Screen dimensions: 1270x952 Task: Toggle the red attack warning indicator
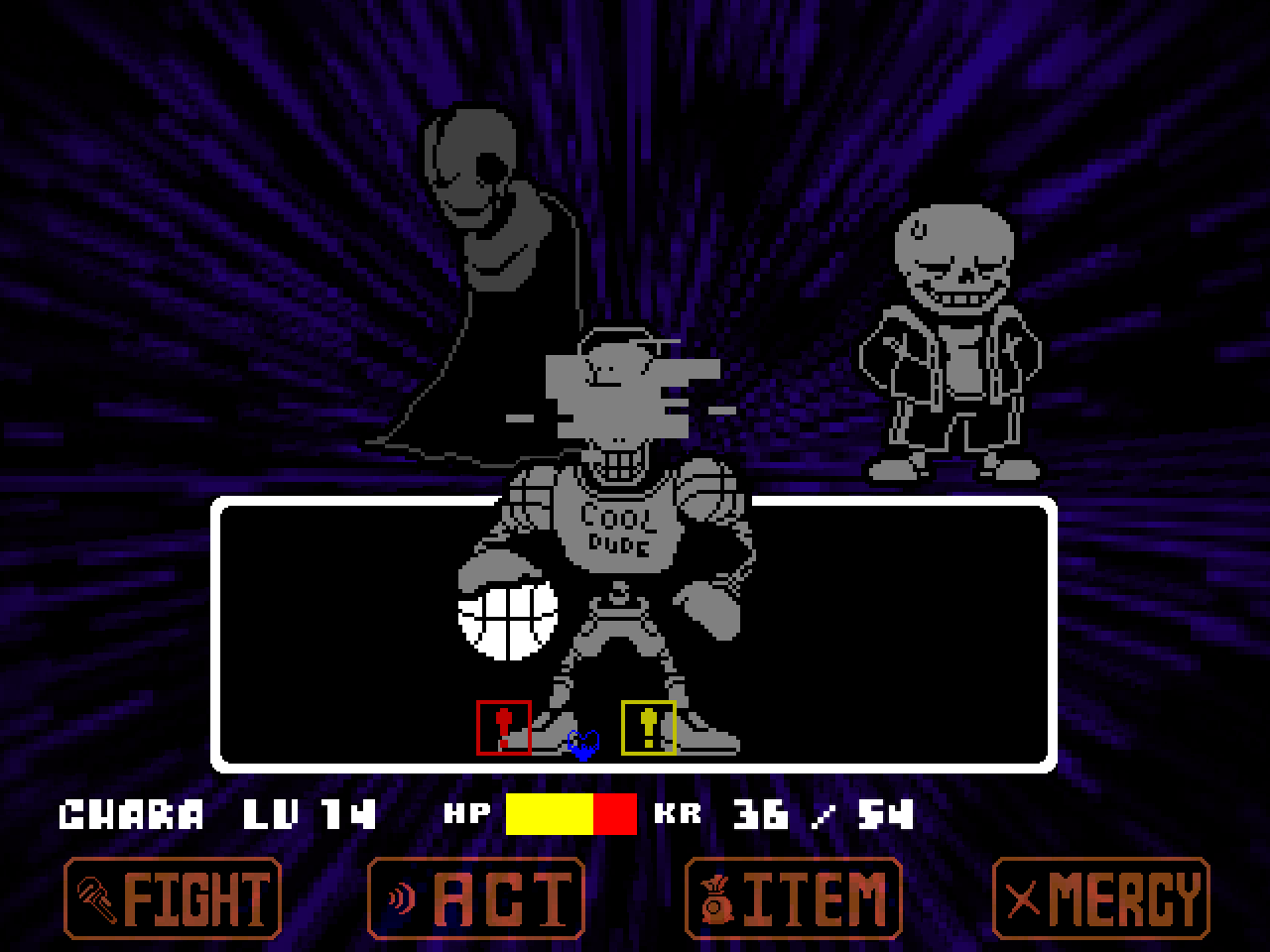[x=504, y=727]
